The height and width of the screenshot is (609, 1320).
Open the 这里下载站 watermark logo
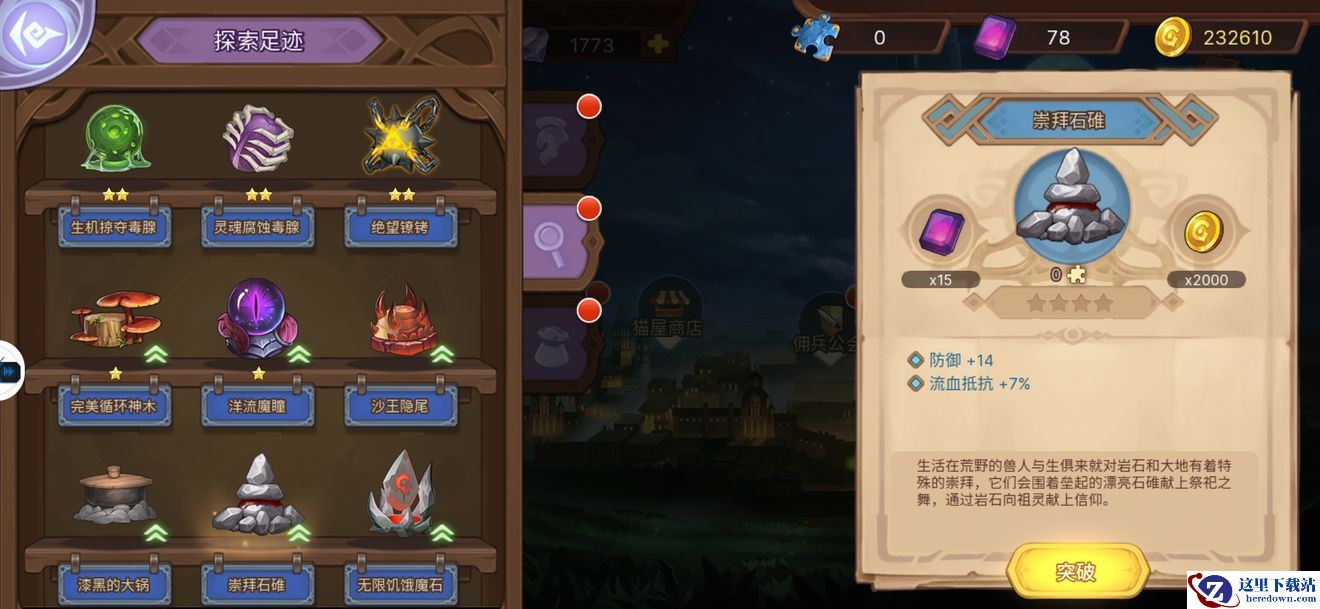1251,589
